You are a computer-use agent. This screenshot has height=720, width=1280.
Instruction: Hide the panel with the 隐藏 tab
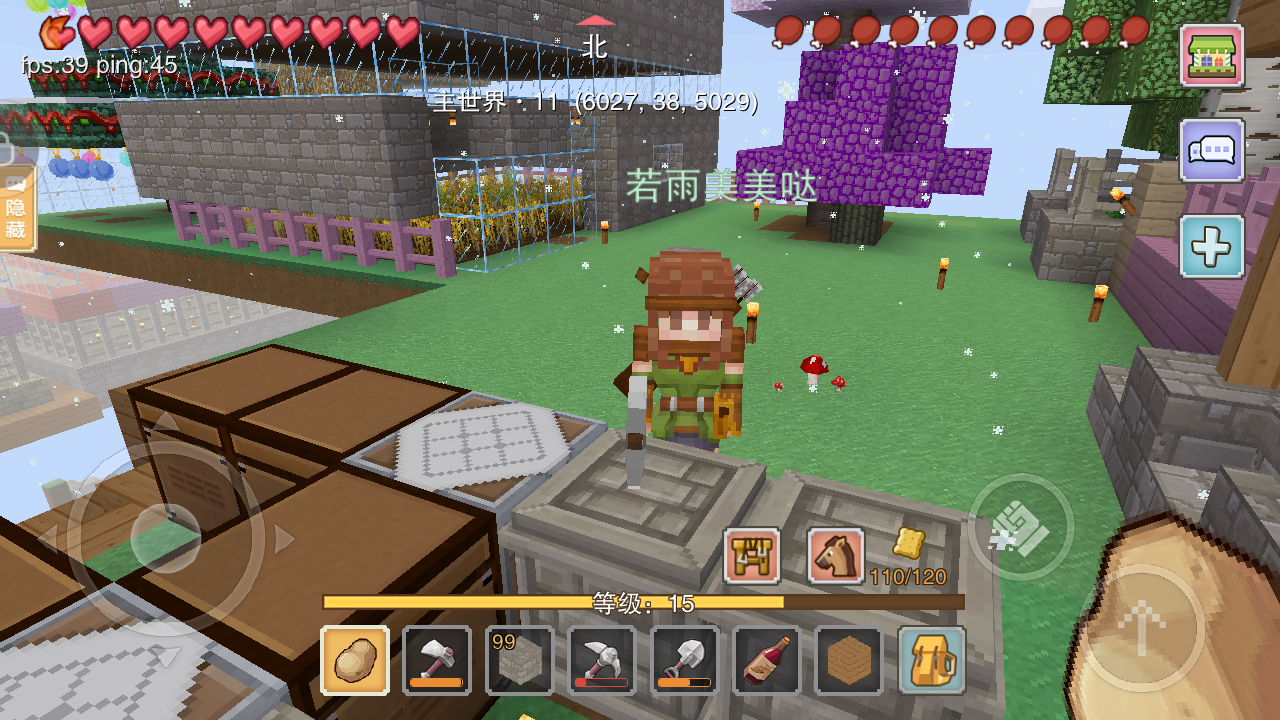(x=17, y=208)
